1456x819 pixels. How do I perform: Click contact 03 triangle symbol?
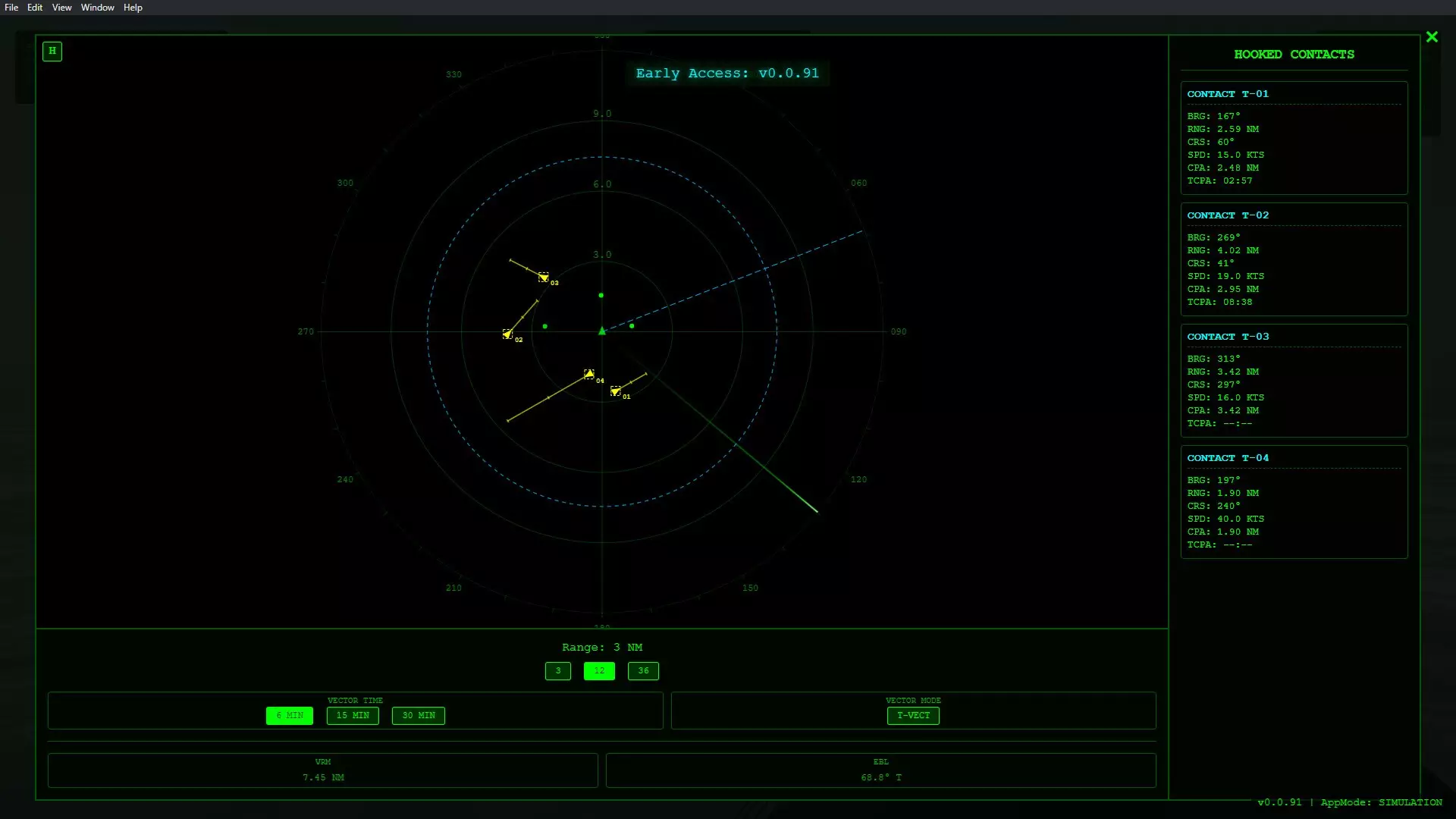(x=544, y=278)
